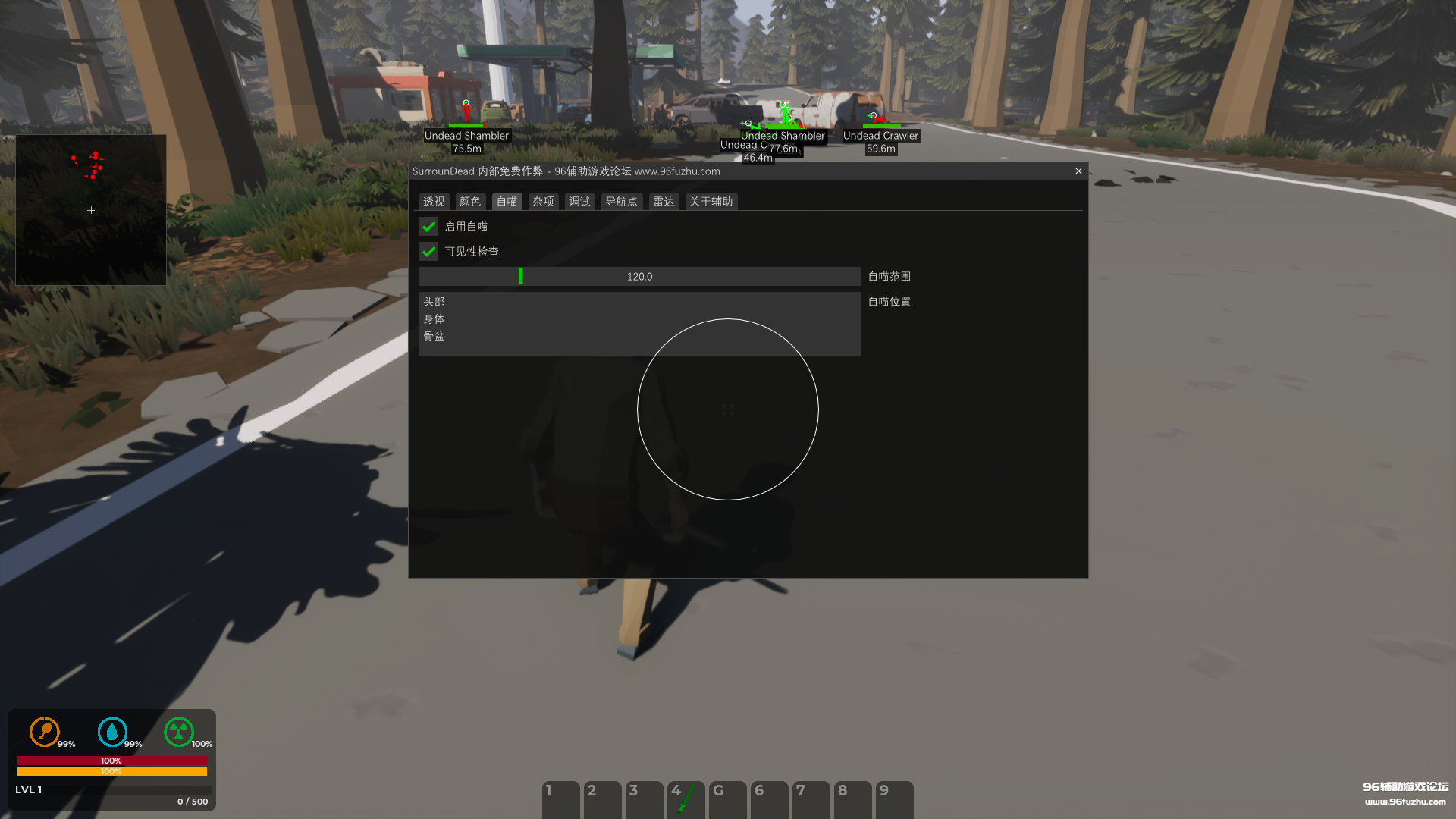Click the grenade slot labeled G
This screenshot has width=1456, height=819.
click(x=727, y=799)
